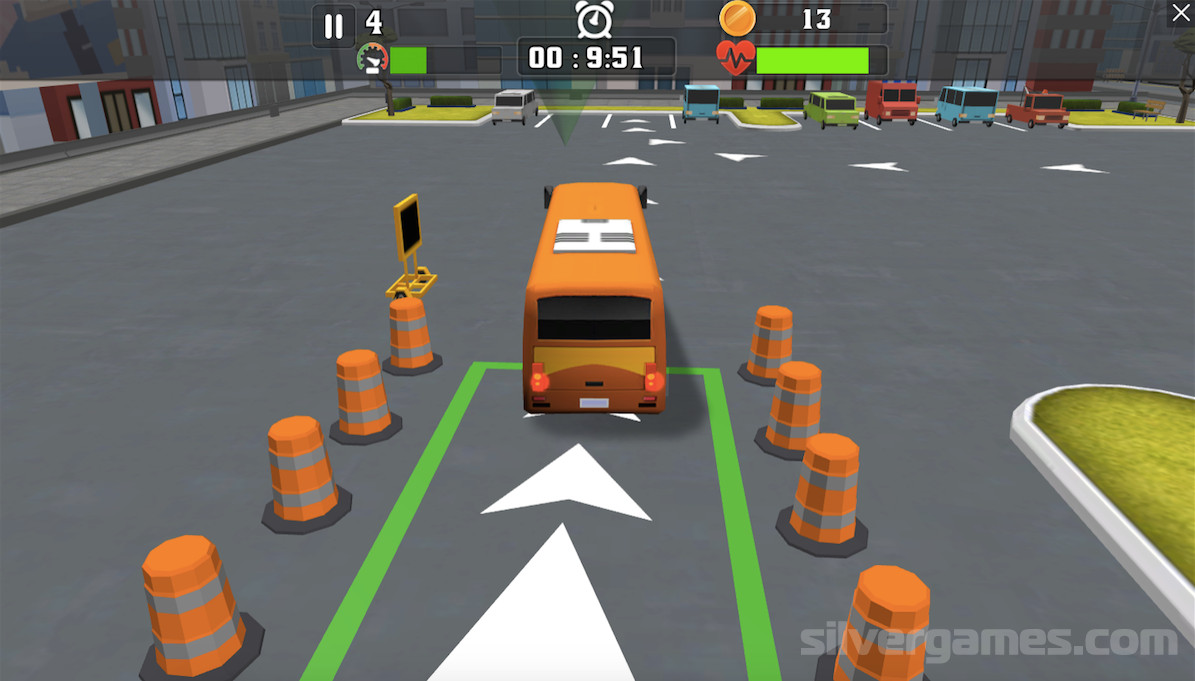Close the game overlay with the X
The width and height of the screenshot is (1195, 681).
tap(1180, 14)
